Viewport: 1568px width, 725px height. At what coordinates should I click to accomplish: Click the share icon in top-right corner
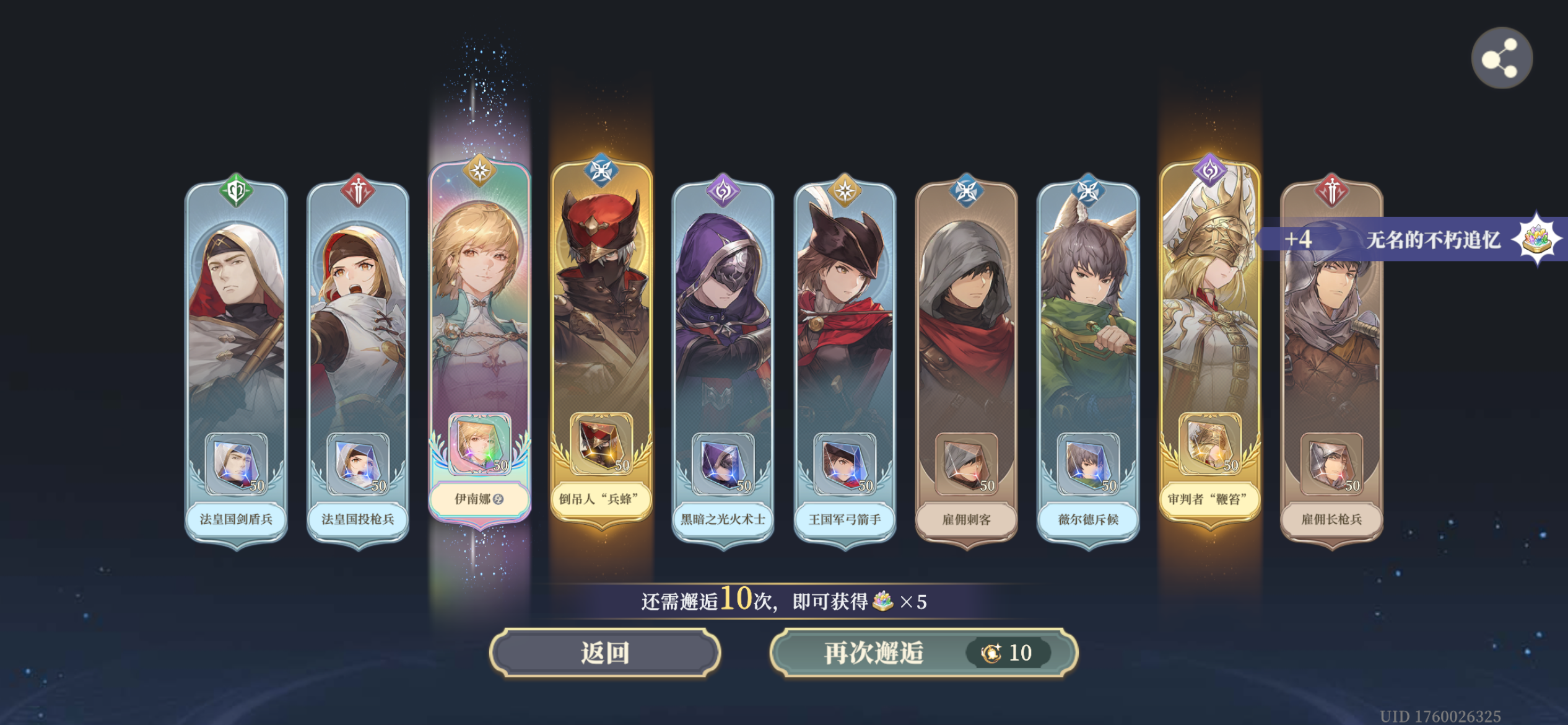[1502, 56]
